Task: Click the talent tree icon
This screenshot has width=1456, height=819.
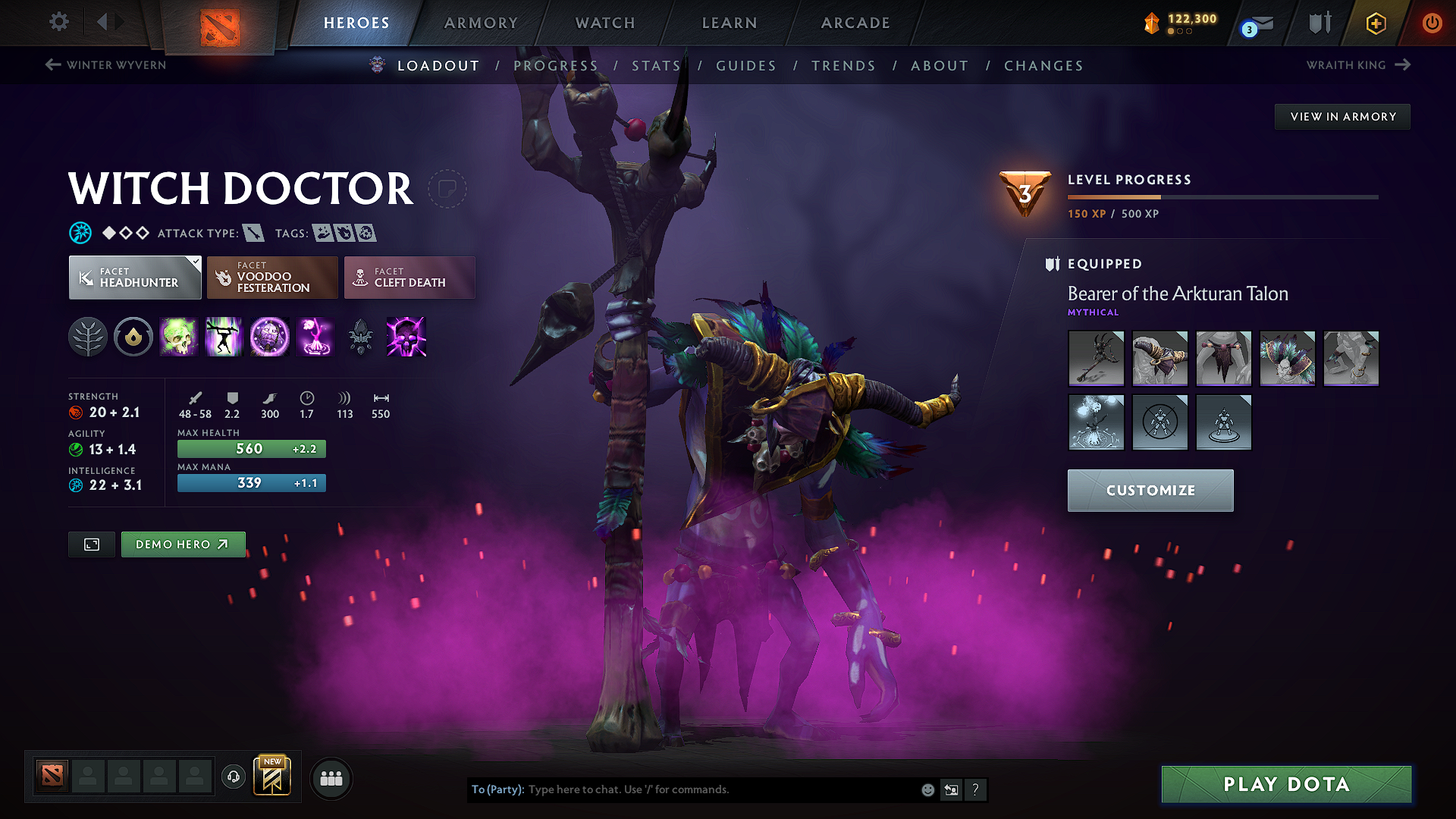Action: 87,337
